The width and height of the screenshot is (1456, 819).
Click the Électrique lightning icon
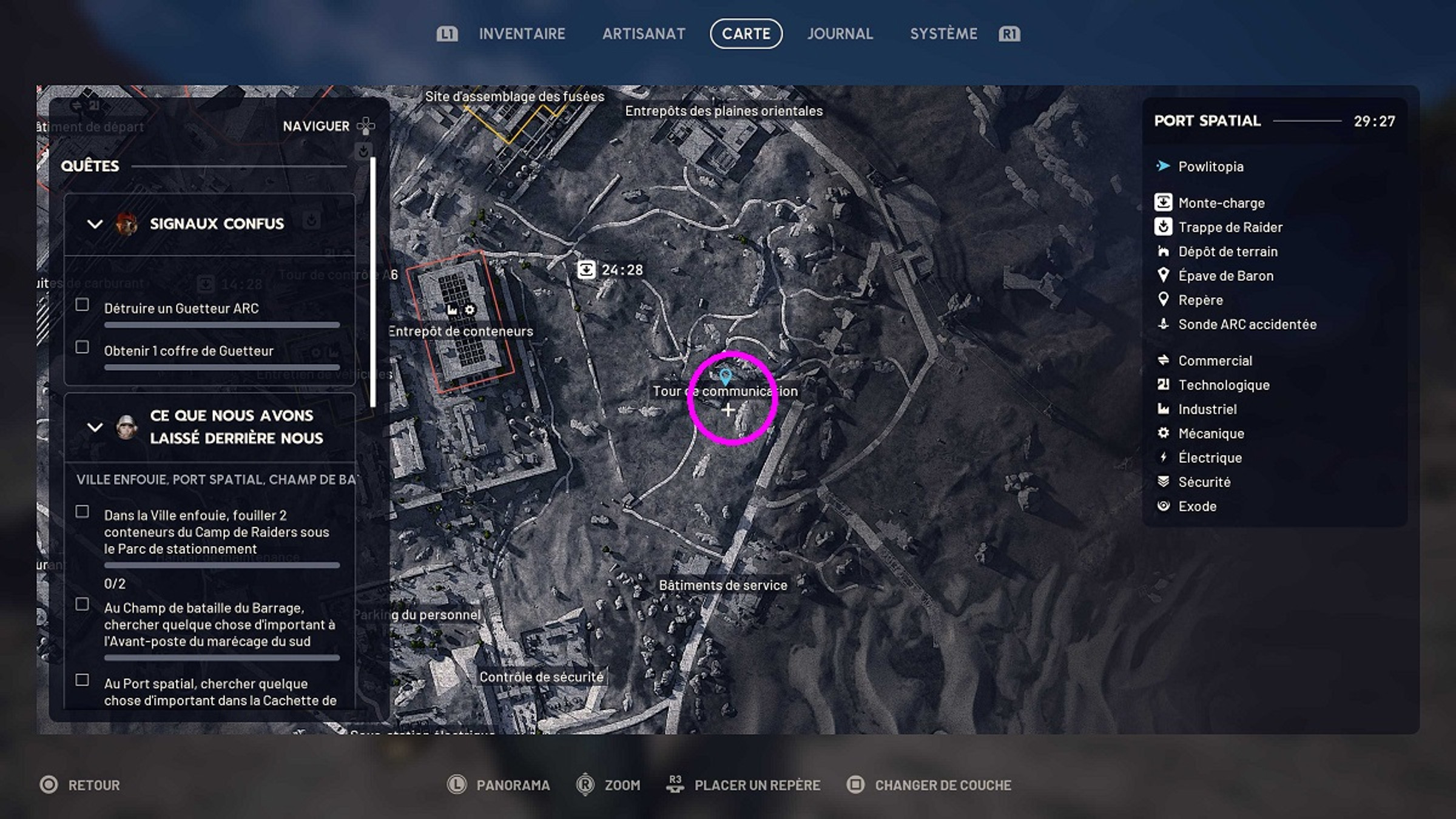tap(1164, 457)
